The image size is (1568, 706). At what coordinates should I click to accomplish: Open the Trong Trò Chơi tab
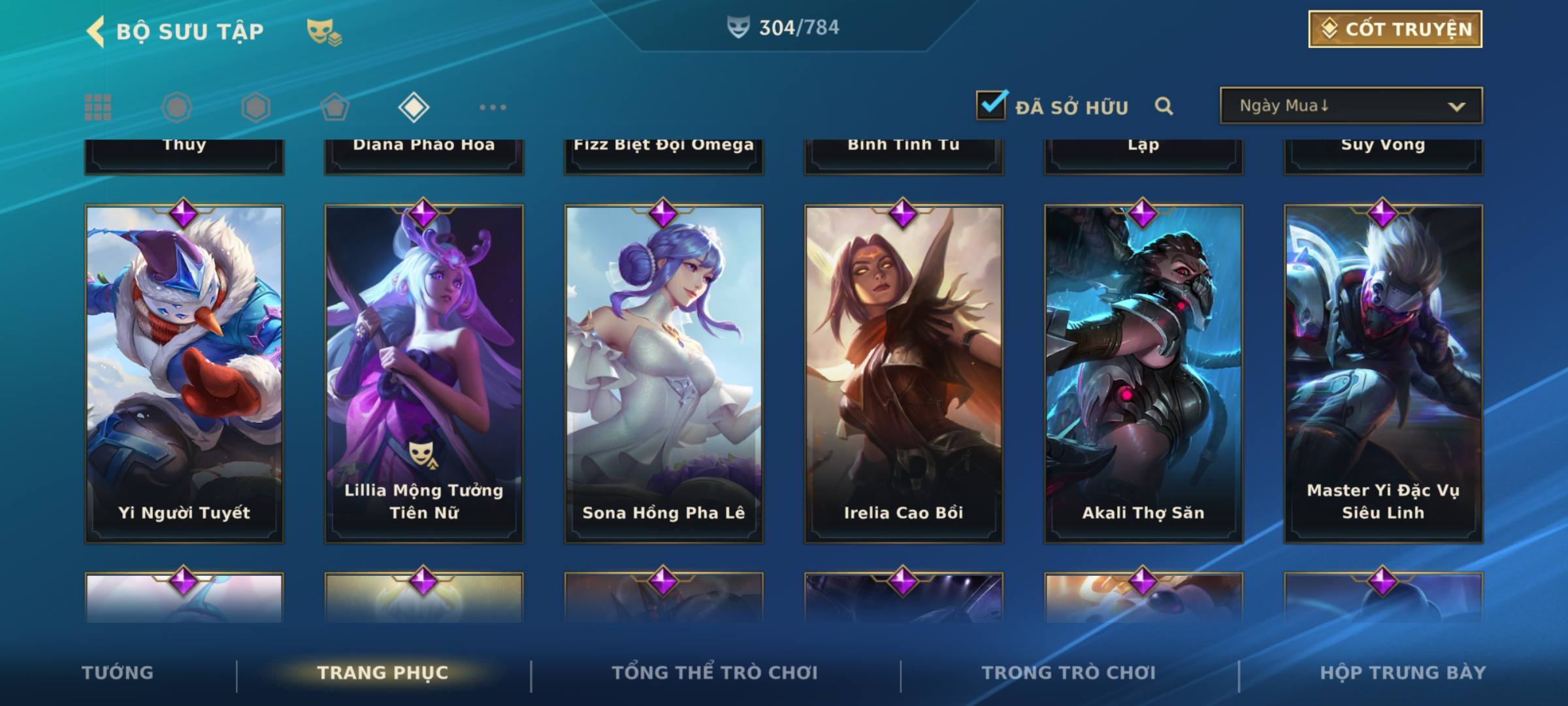1069,673
